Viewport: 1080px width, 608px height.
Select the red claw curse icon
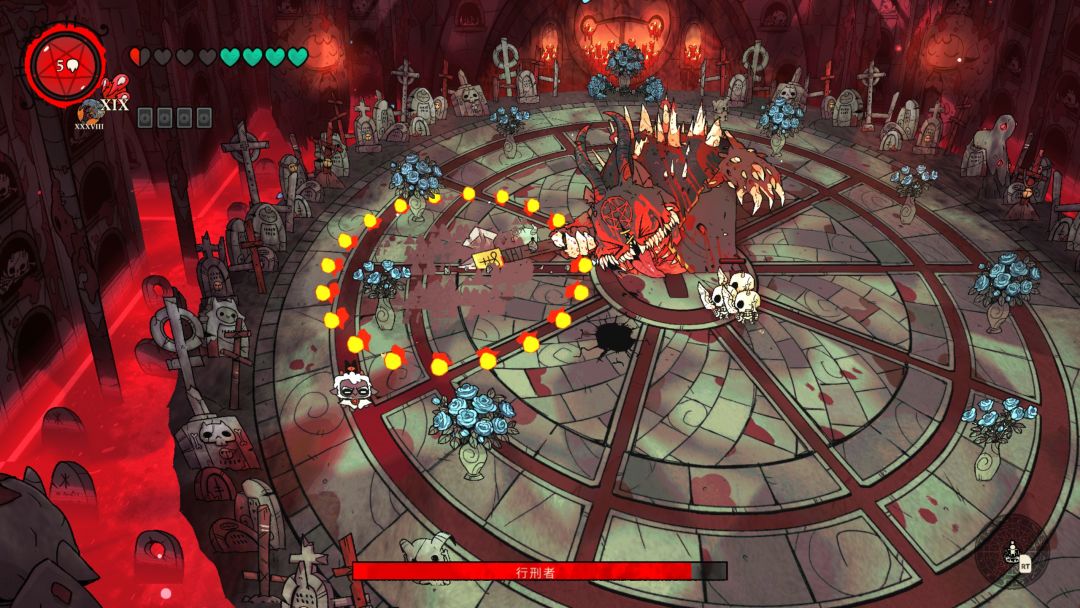click(x=116, y=87)
